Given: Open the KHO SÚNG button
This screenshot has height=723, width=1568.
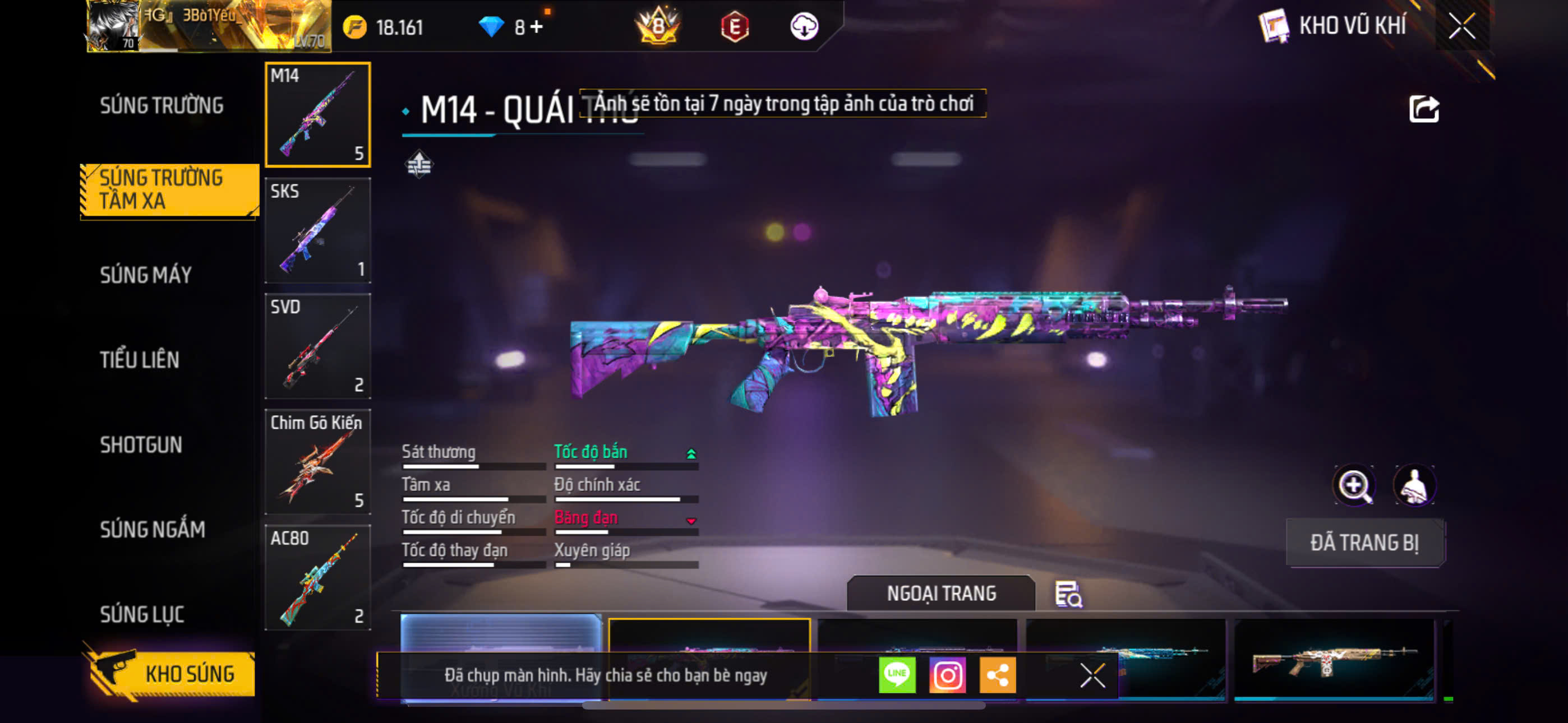Looking at the screenshot, I should pos(172,674).
